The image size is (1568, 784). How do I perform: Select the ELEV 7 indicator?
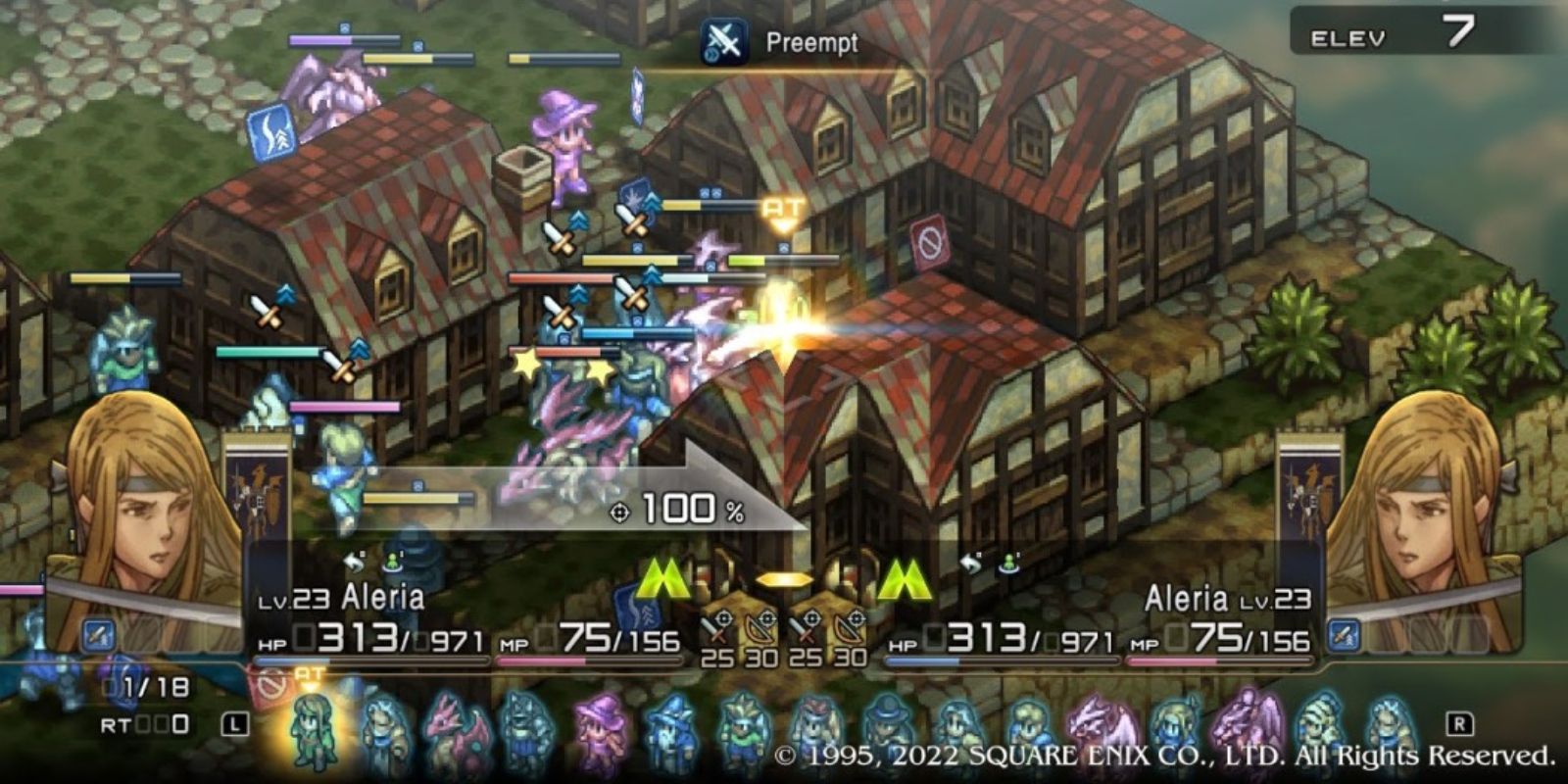[x=1406, y=30]
